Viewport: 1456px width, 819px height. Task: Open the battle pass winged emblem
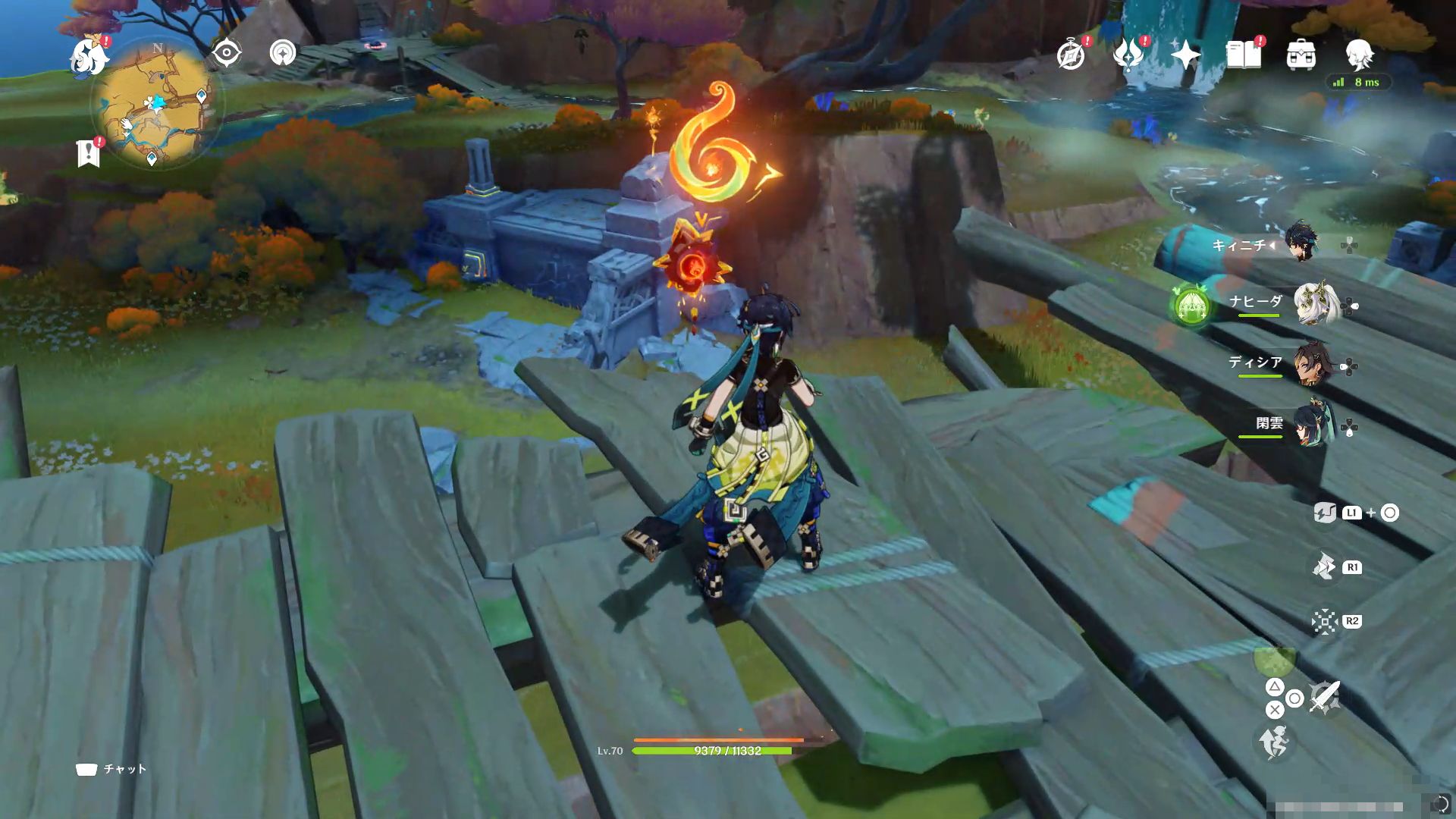[1128, 55]
